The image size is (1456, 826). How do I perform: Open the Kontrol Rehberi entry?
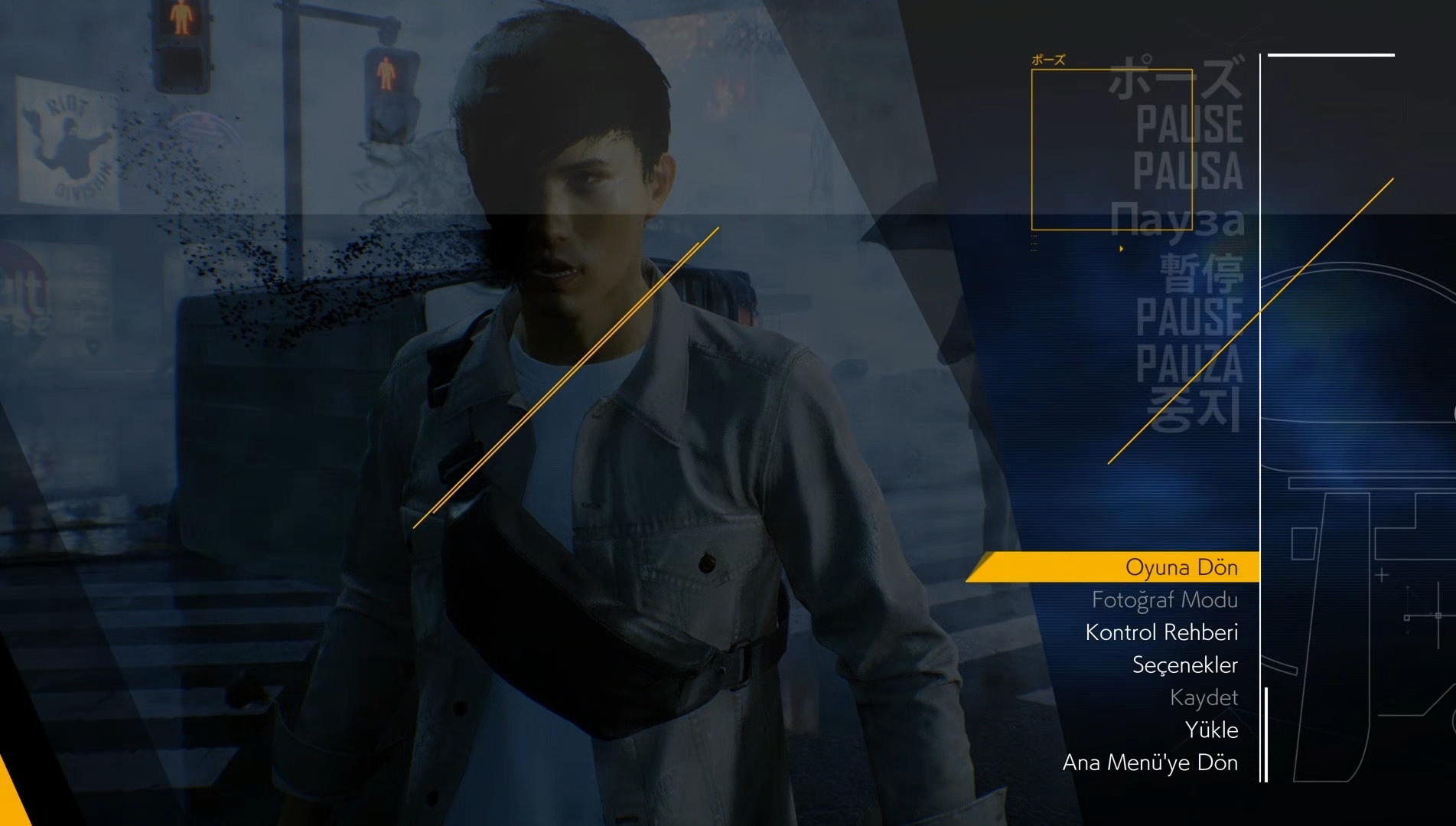[x=1161, y=632]
